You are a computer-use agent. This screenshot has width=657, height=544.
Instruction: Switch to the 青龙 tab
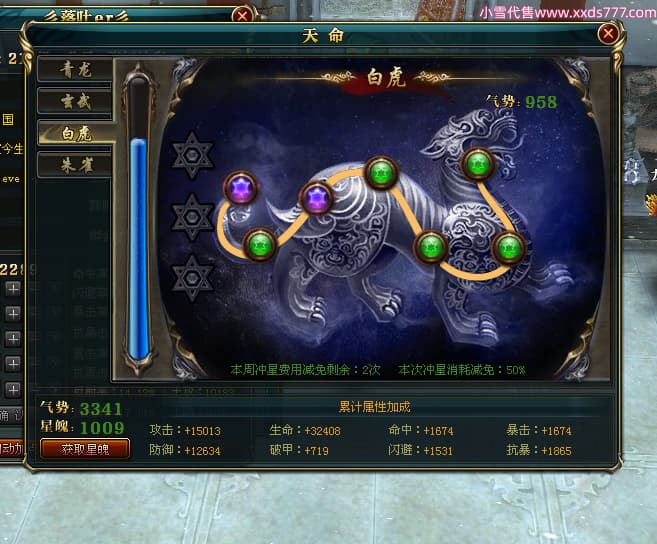[x=75, y=70]
